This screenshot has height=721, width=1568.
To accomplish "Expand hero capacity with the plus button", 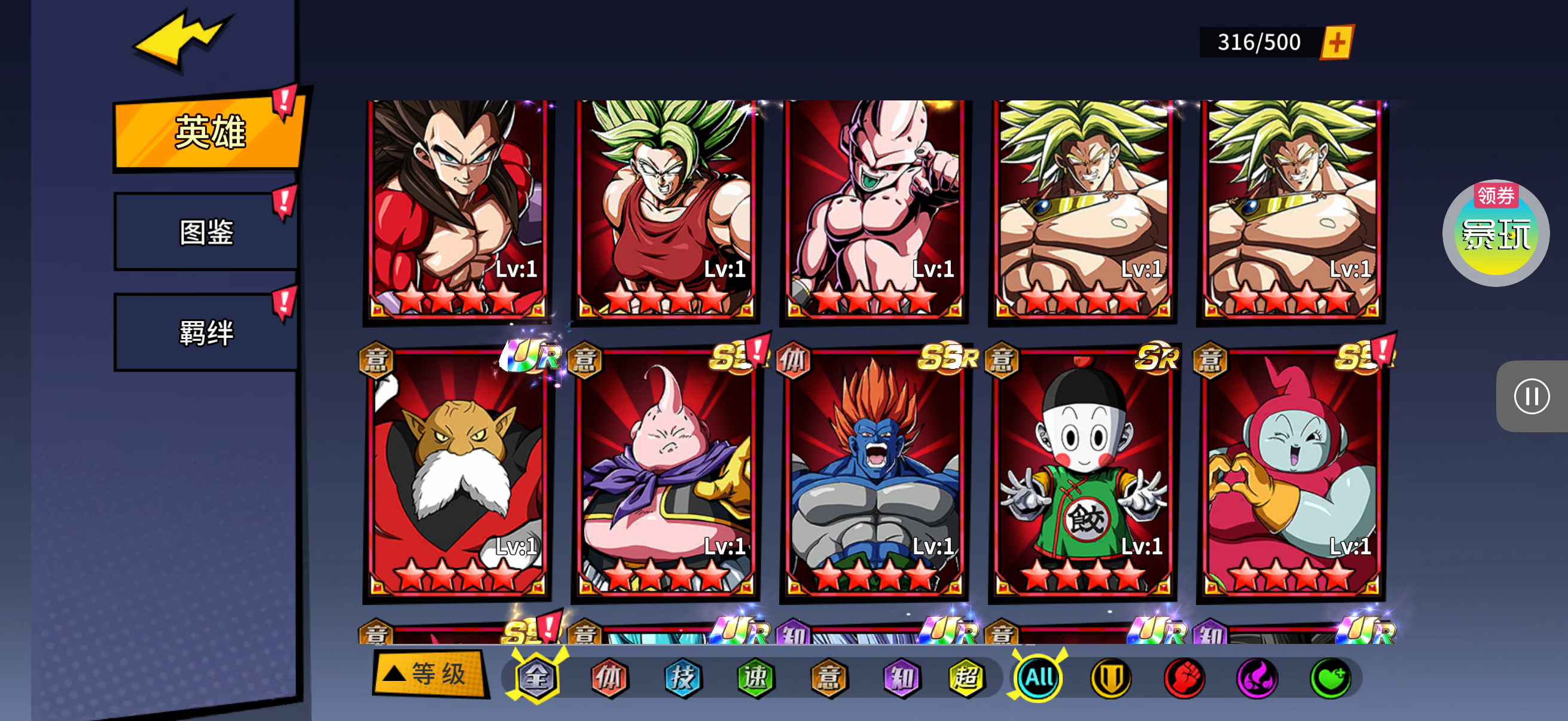I will point(1337,42).
